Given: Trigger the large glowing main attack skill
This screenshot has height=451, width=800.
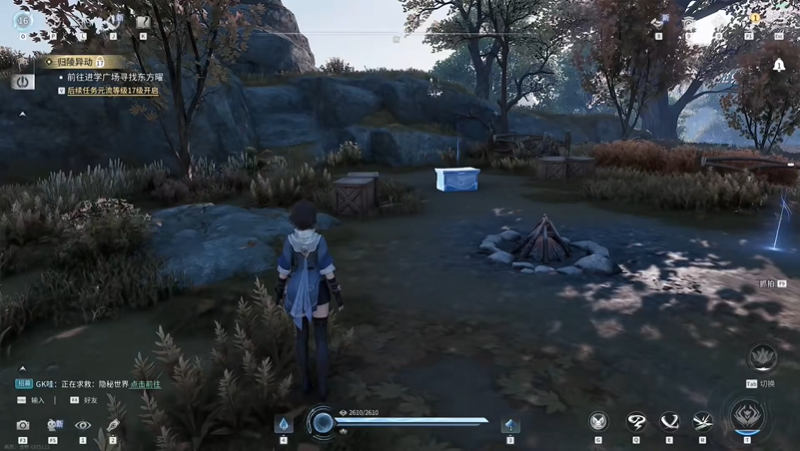Looking at the screenshot, I should click(746, 414).
